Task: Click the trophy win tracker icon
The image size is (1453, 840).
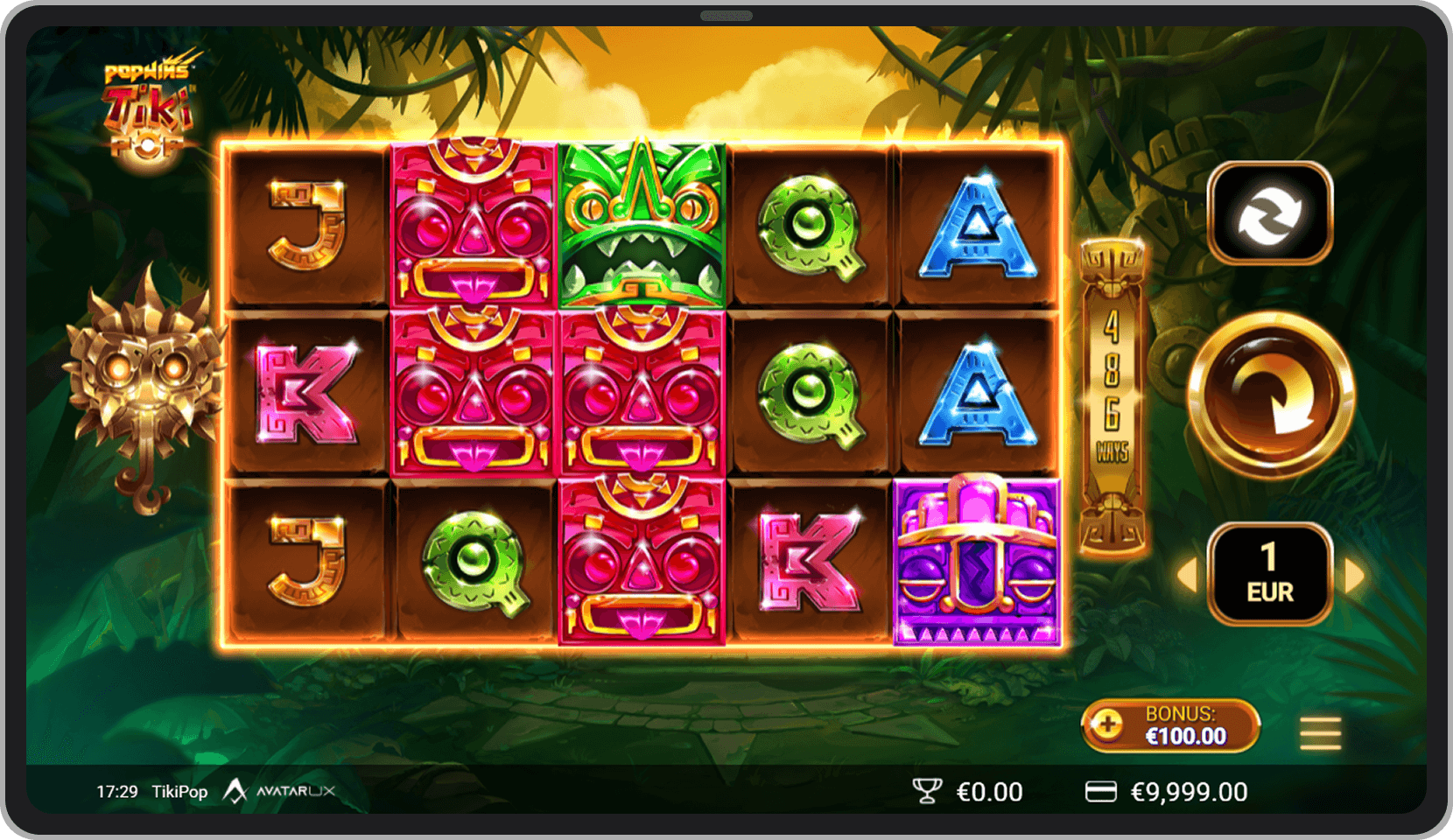Action: click(x=926, y=791)
